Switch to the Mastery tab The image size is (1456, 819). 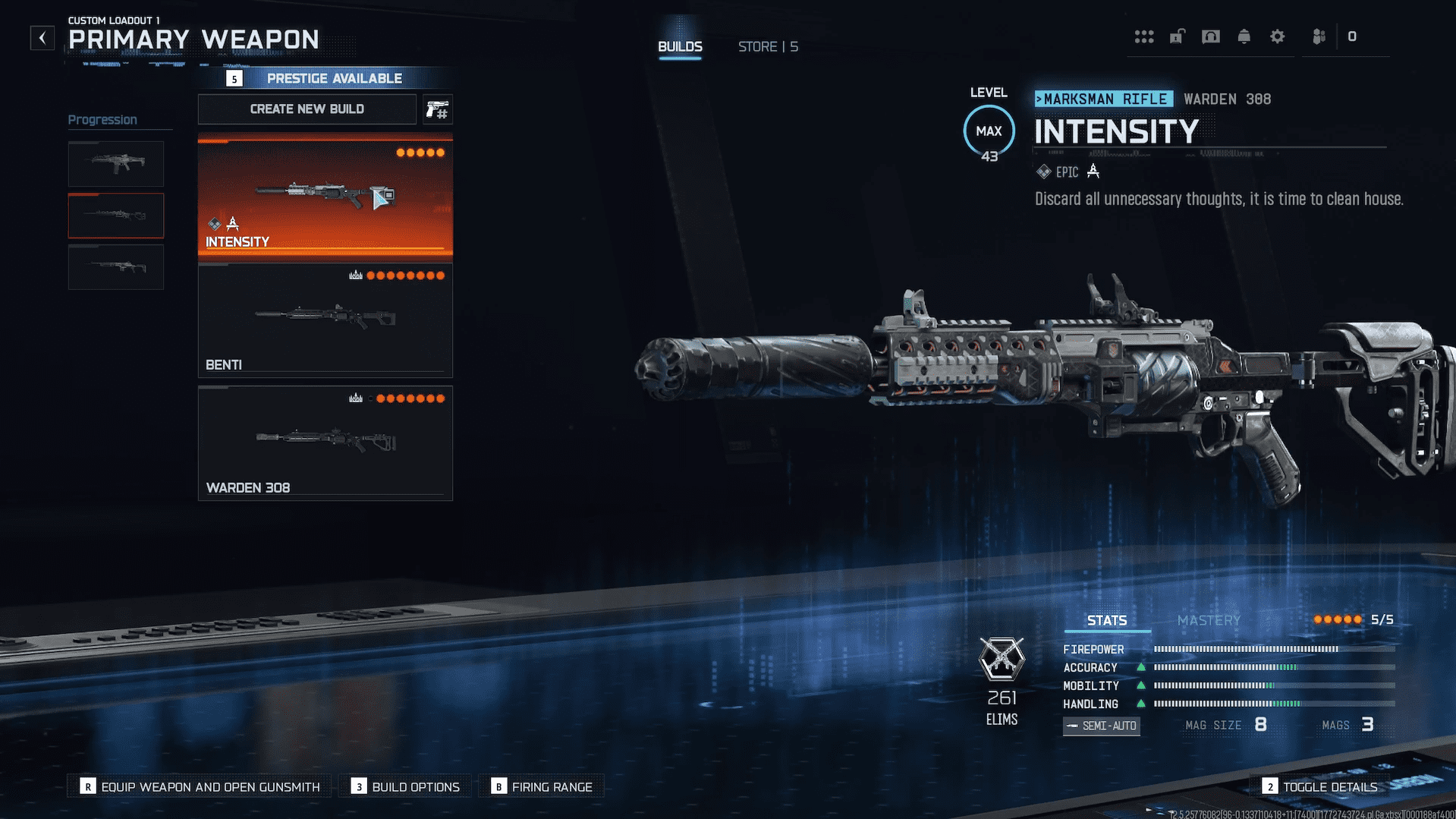click(1209, 620)
